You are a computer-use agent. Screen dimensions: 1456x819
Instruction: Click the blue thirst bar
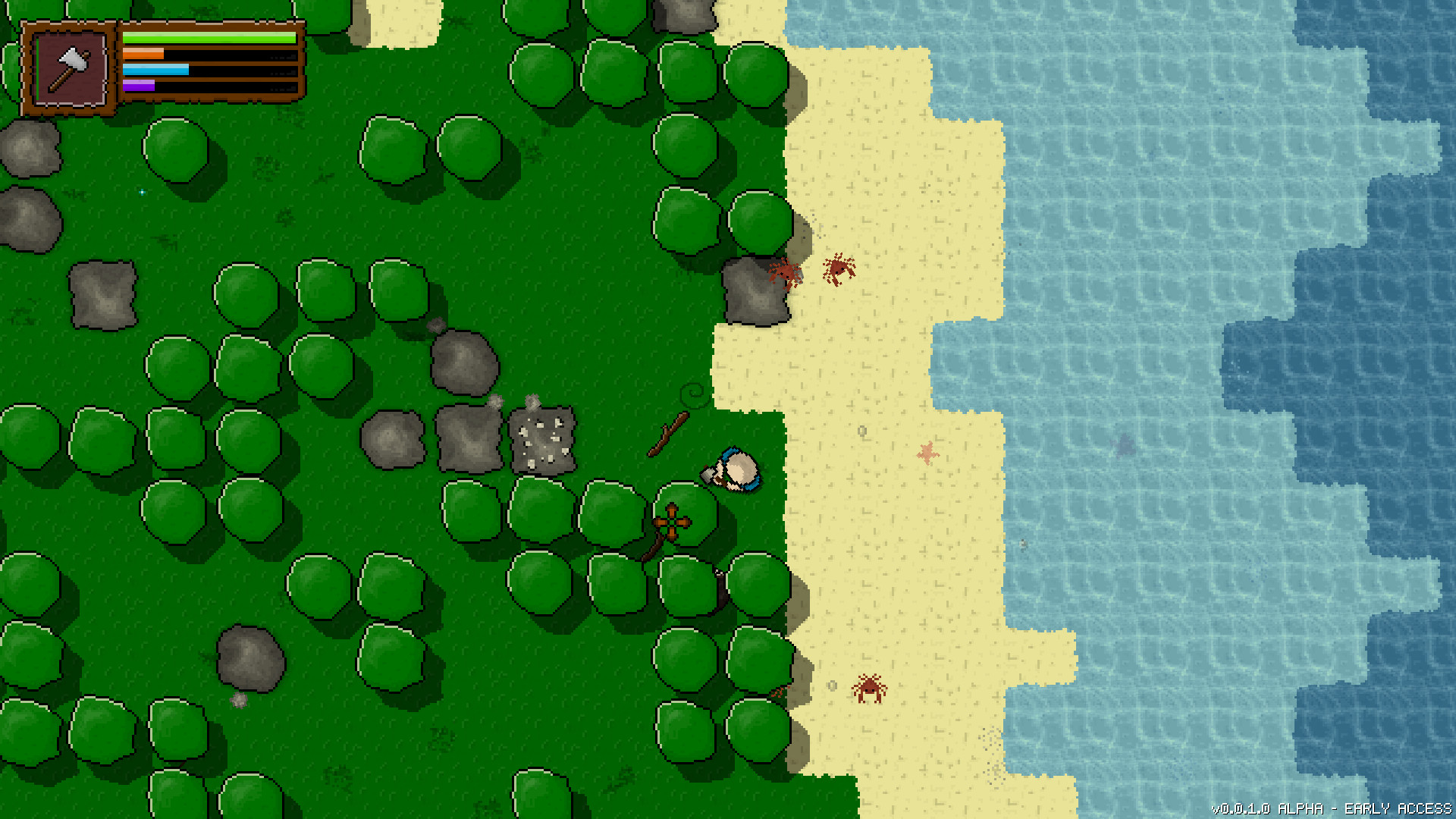click(155, 71)
